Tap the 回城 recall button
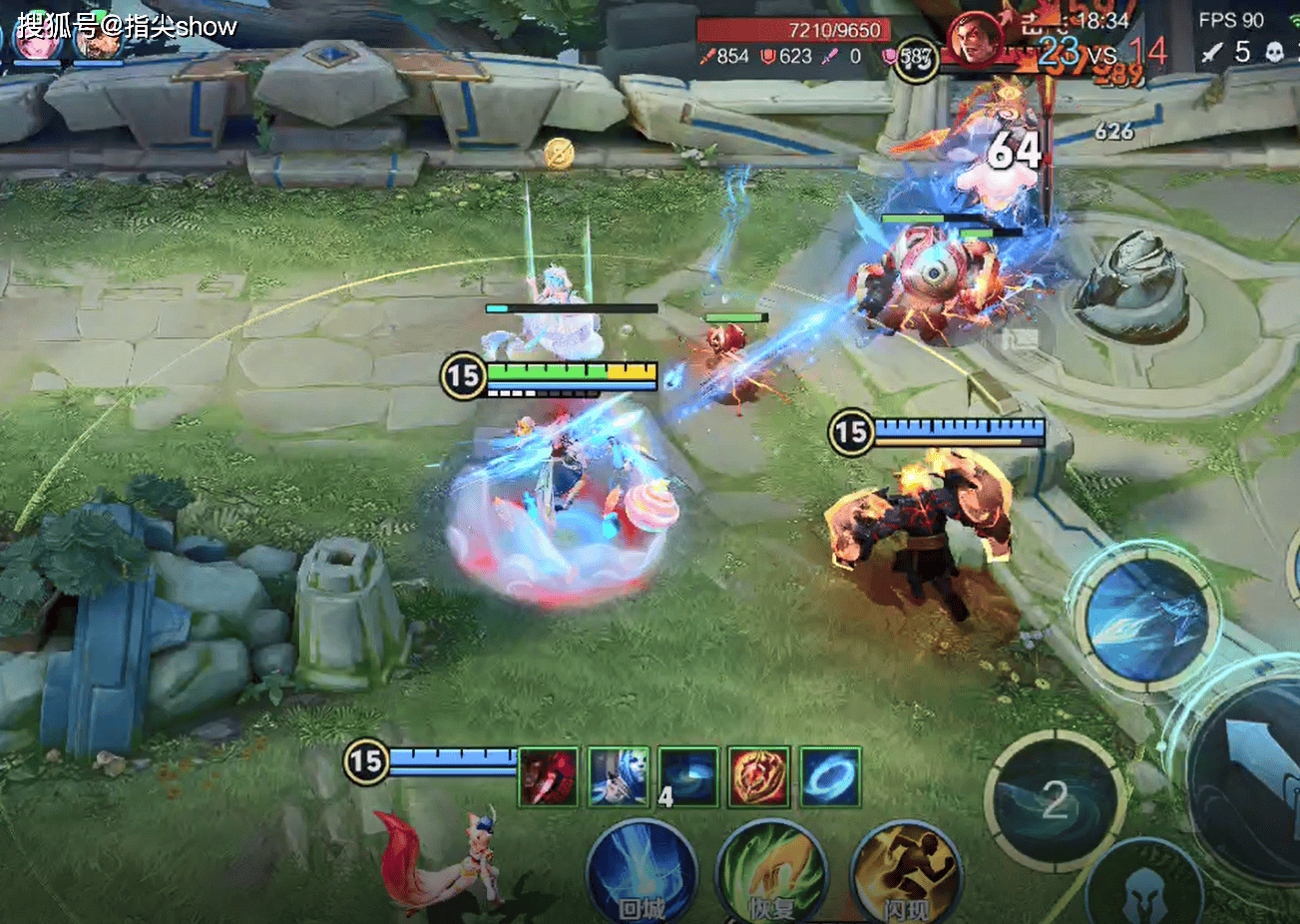The height and width of the screenshot is (924, 1300). point(642,872)
